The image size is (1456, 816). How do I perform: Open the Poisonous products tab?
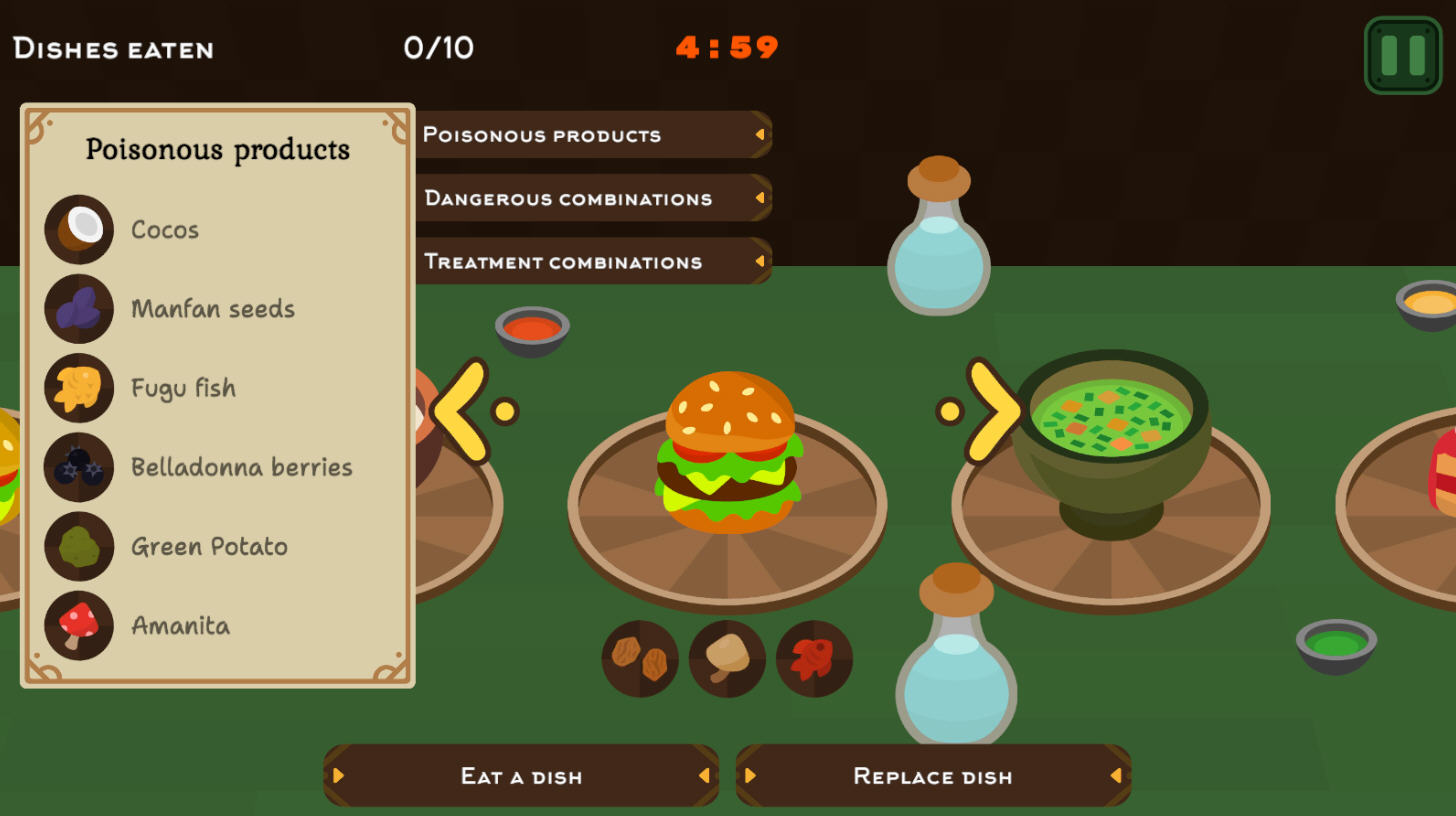click(592, 135)
